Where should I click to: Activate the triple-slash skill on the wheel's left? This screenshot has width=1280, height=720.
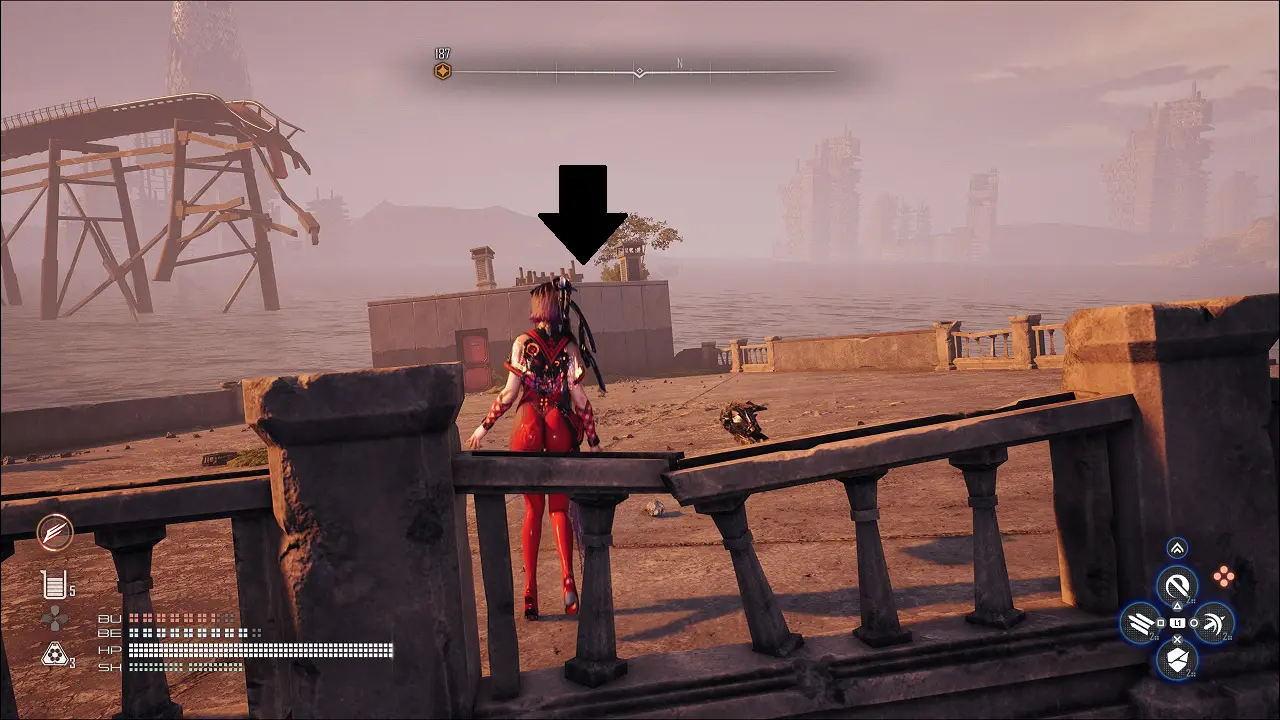tap(1140, 623)
